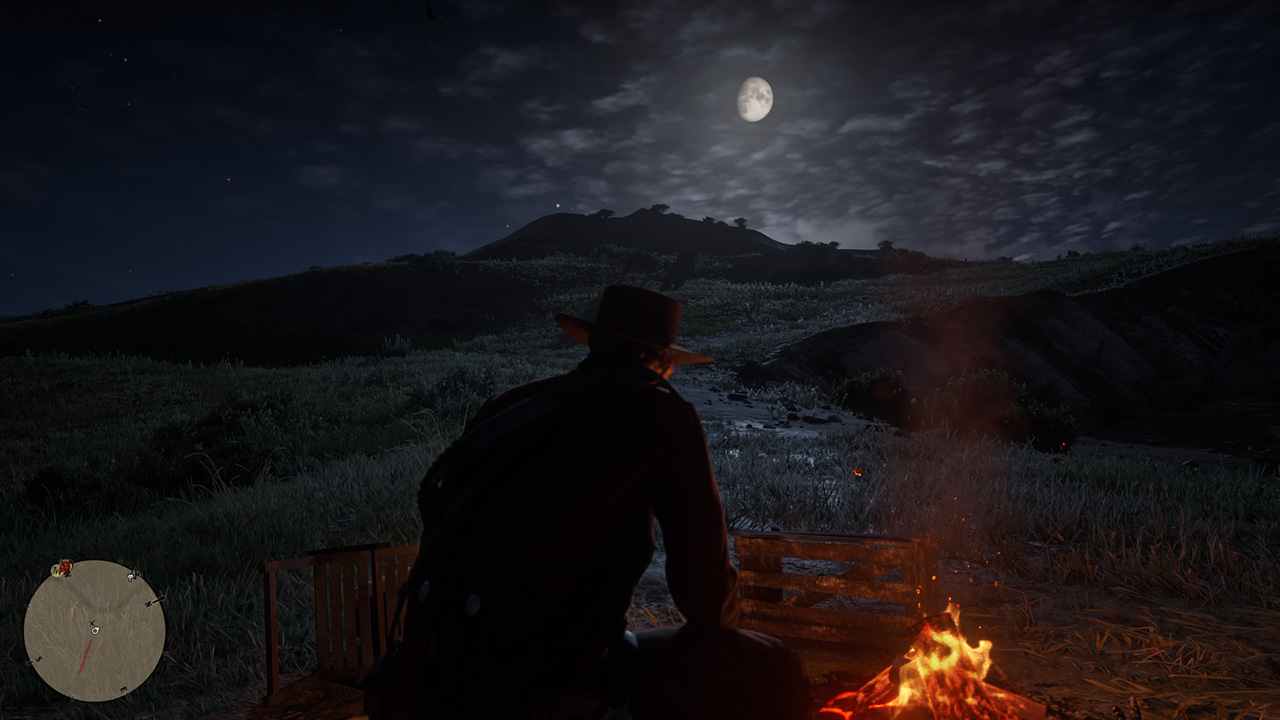The image size is (1280, 720).
Task: Click the red crosshair icon on the minimap
Action: point(63,567)
